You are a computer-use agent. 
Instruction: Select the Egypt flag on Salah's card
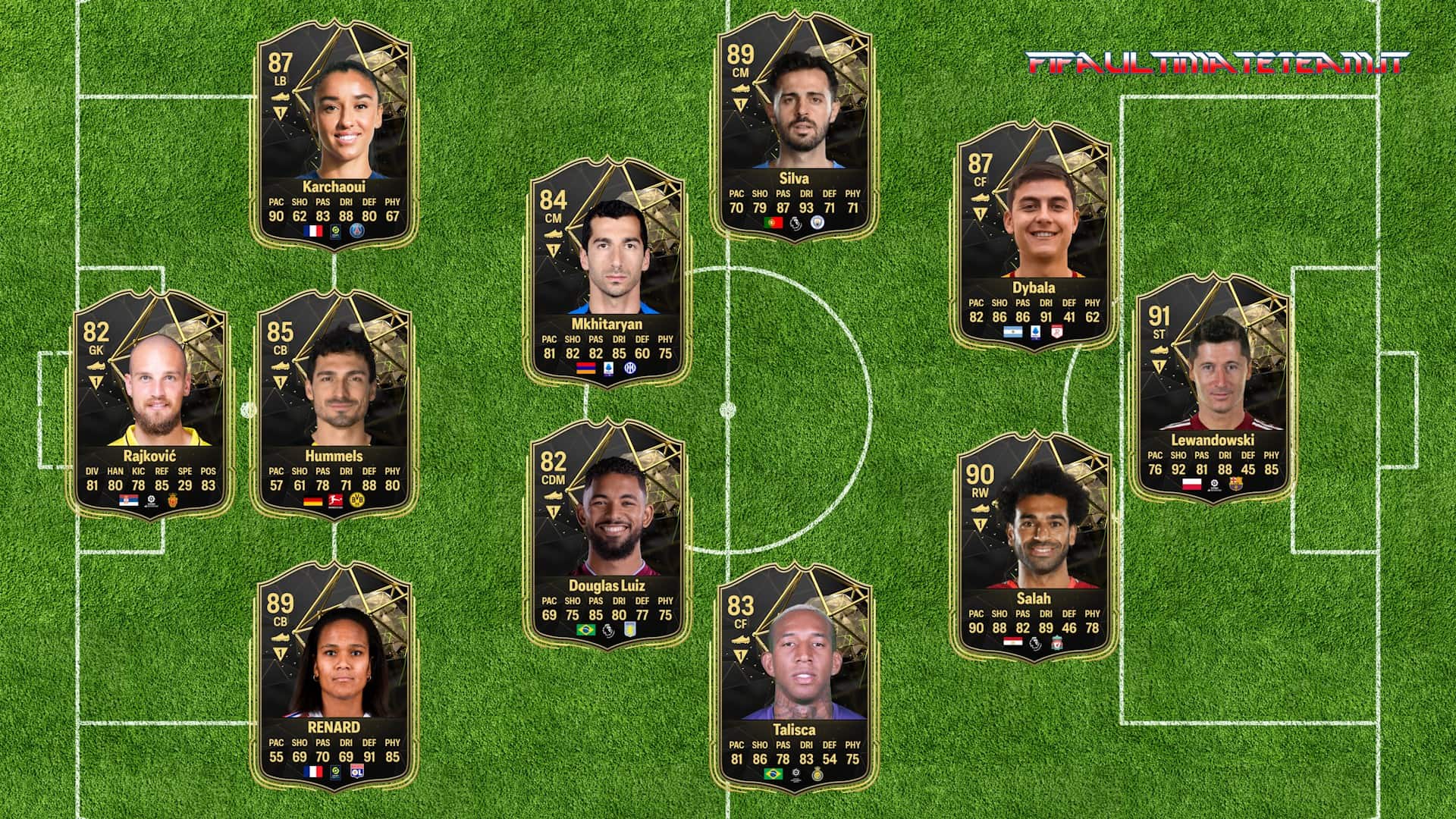[1013, 642]
